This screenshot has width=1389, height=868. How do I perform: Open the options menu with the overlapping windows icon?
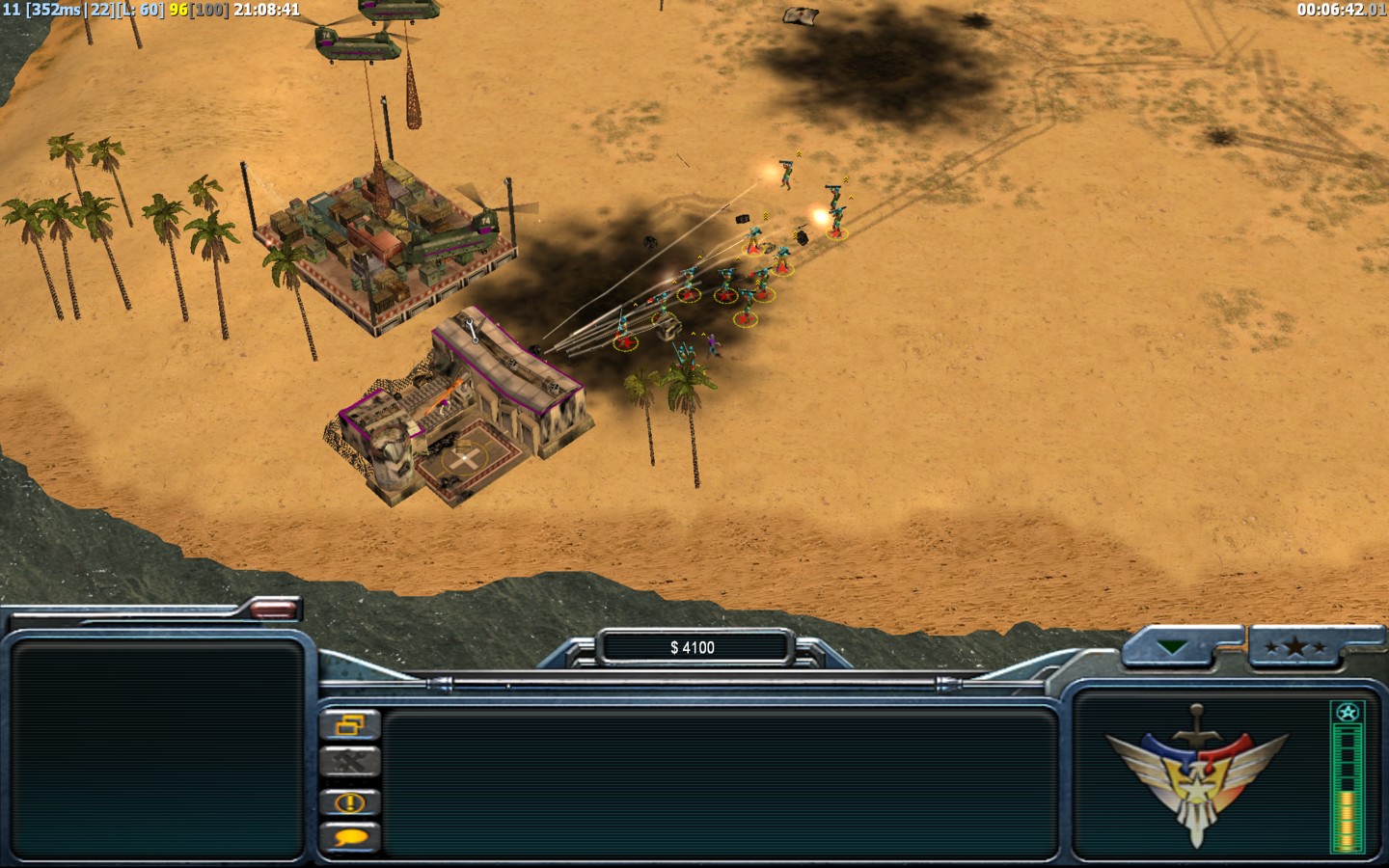point(349,724)
